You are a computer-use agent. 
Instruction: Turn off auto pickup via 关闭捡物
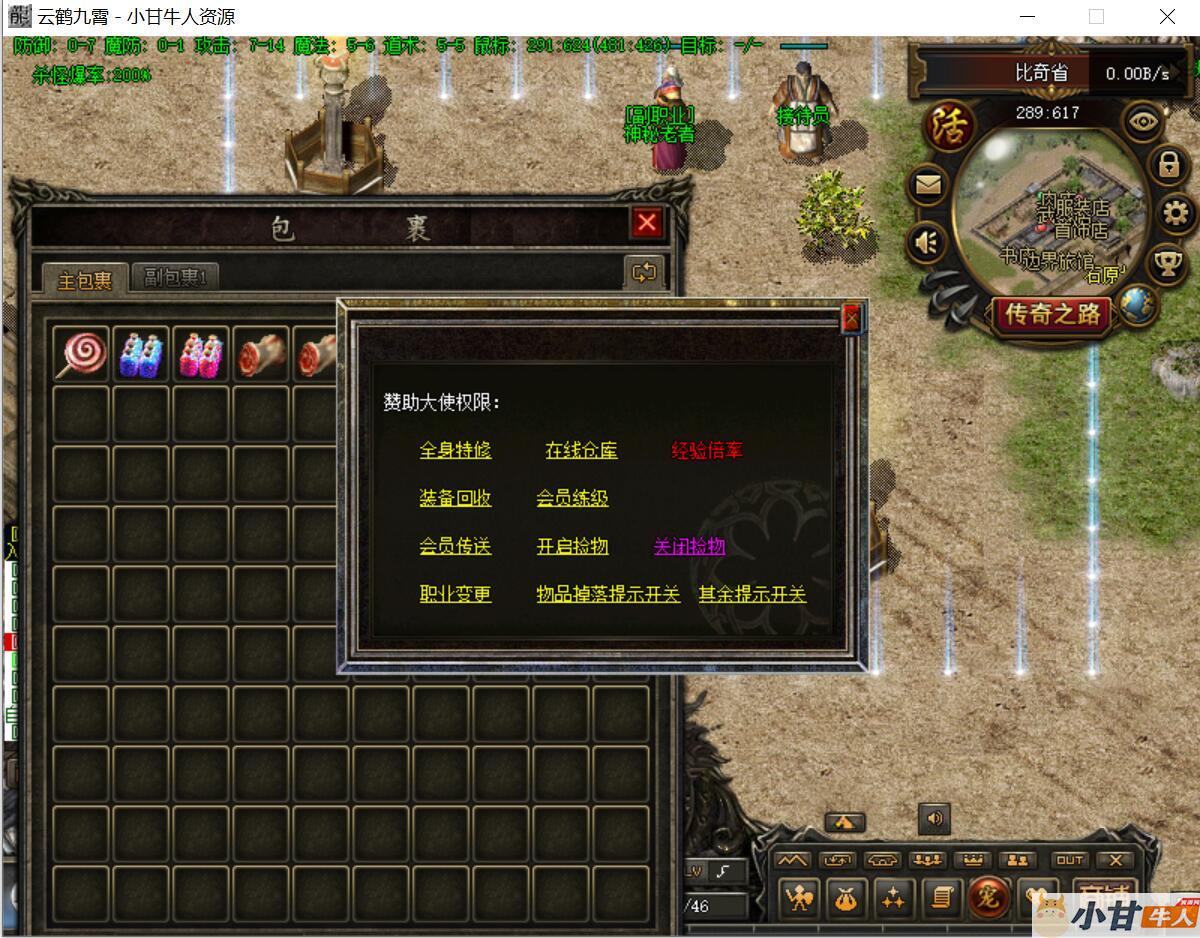689,546
